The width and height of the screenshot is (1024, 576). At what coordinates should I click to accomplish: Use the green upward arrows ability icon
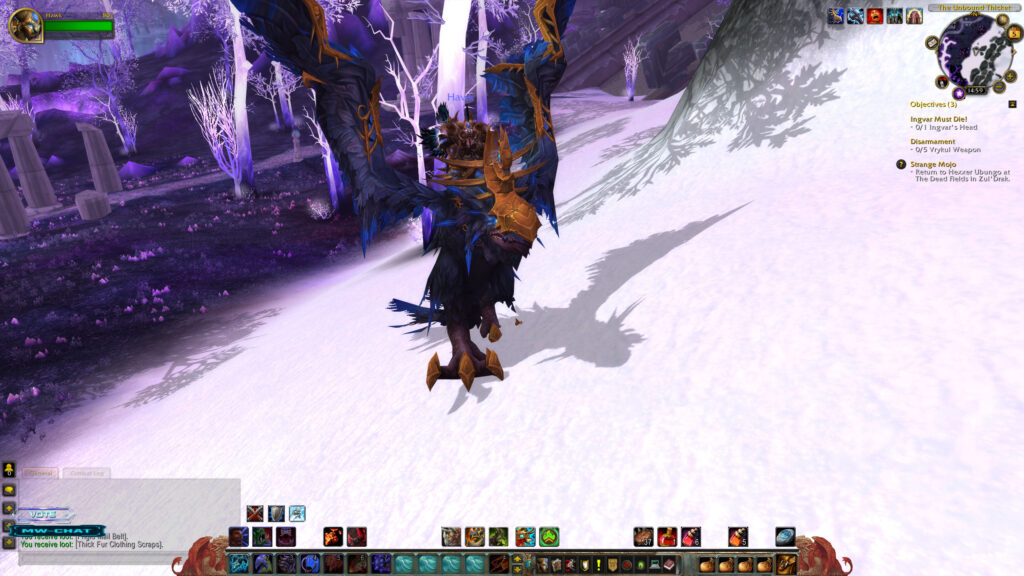pyautogui.click(x=549, y=537)
